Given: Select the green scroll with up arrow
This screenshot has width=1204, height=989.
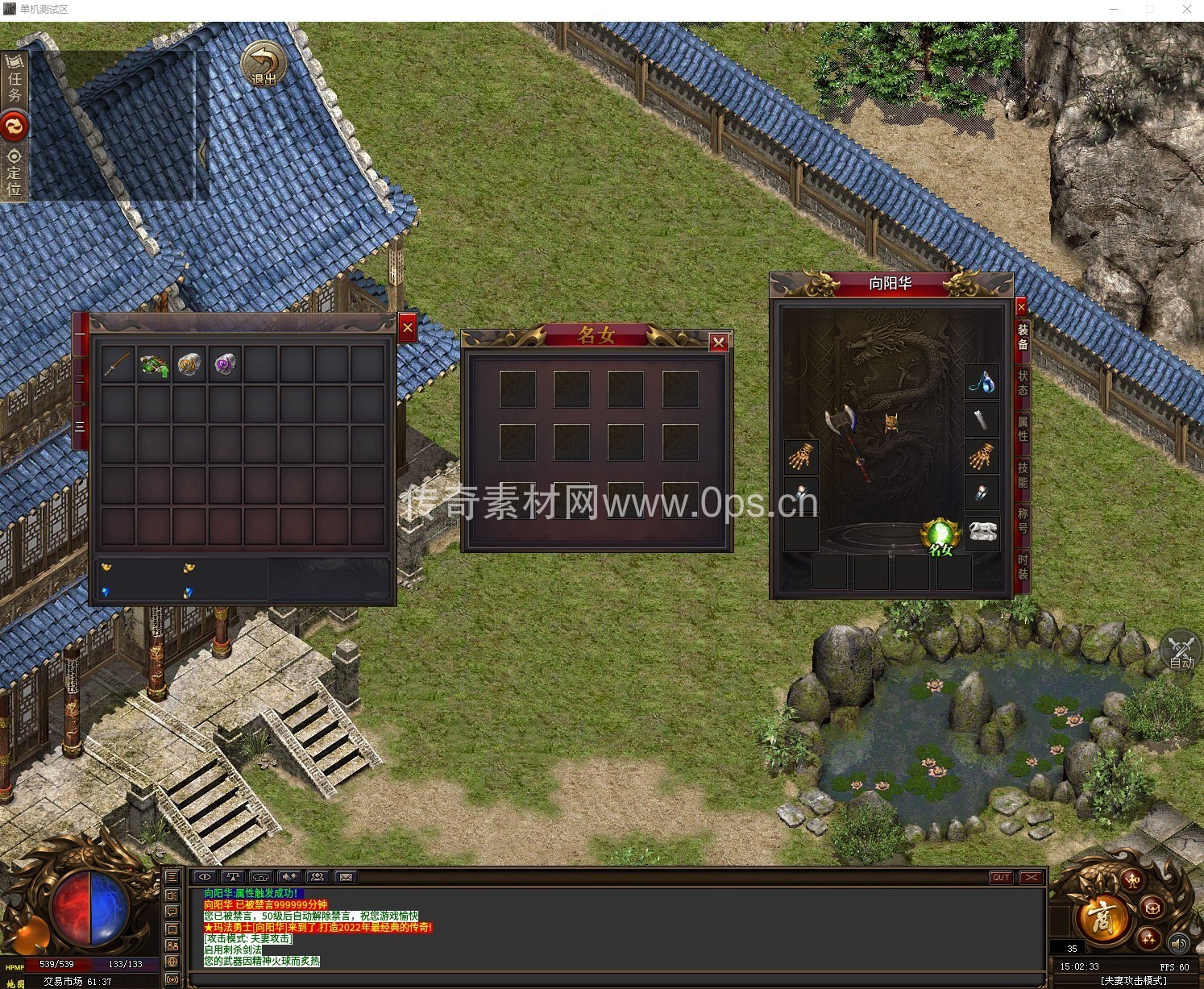Looking at the screenshot, I should [x=153, y=365].
